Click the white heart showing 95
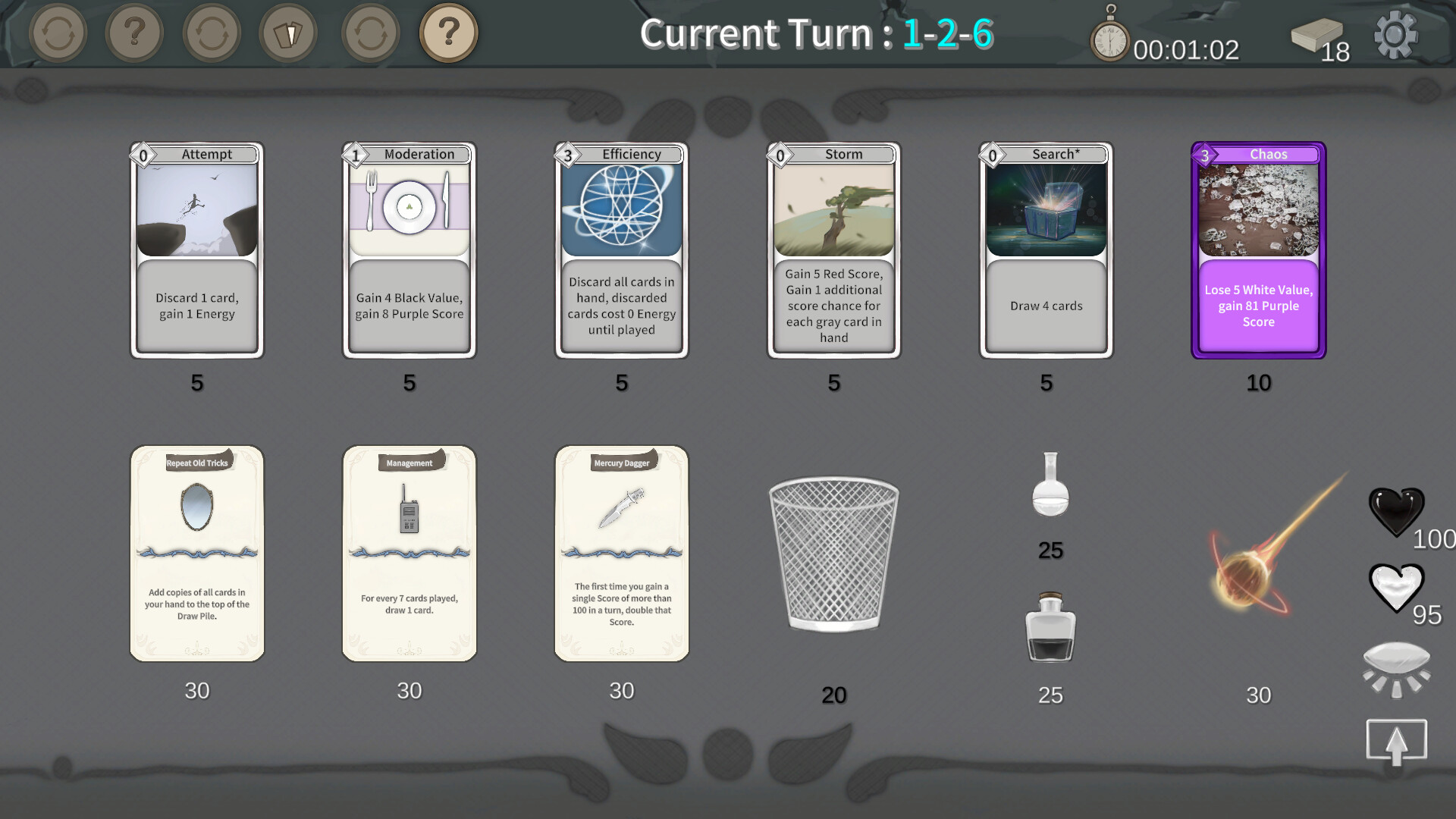The width and height of the screenshot is (1456, 819). [x=1398, y=588]
